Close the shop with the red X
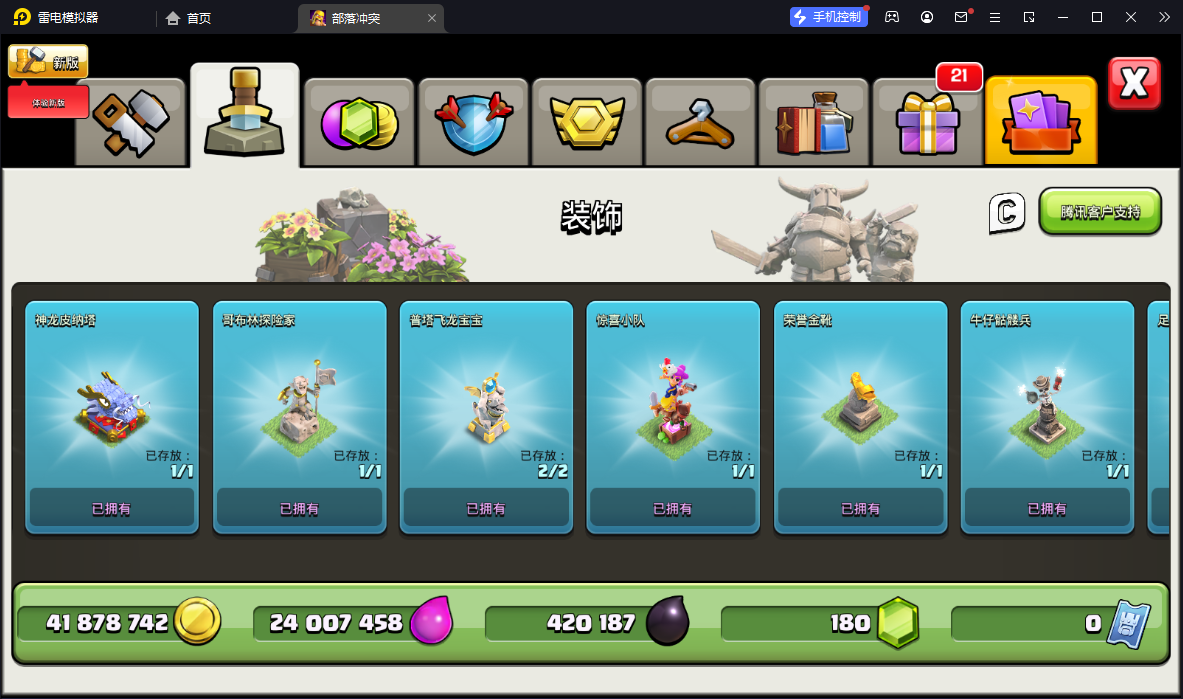This screenshot has height=699, width=1183. [x=1134, y=83]
